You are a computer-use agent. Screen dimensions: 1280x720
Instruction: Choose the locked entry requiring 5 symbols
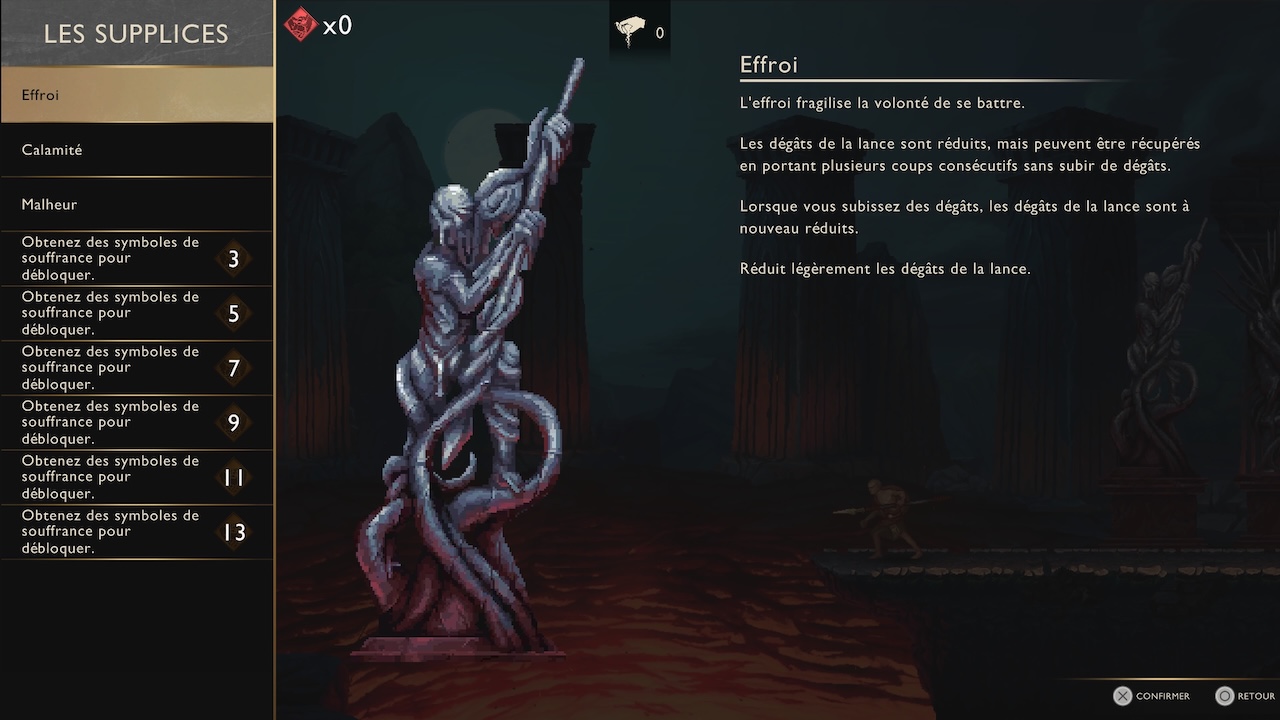click(136, 313)
